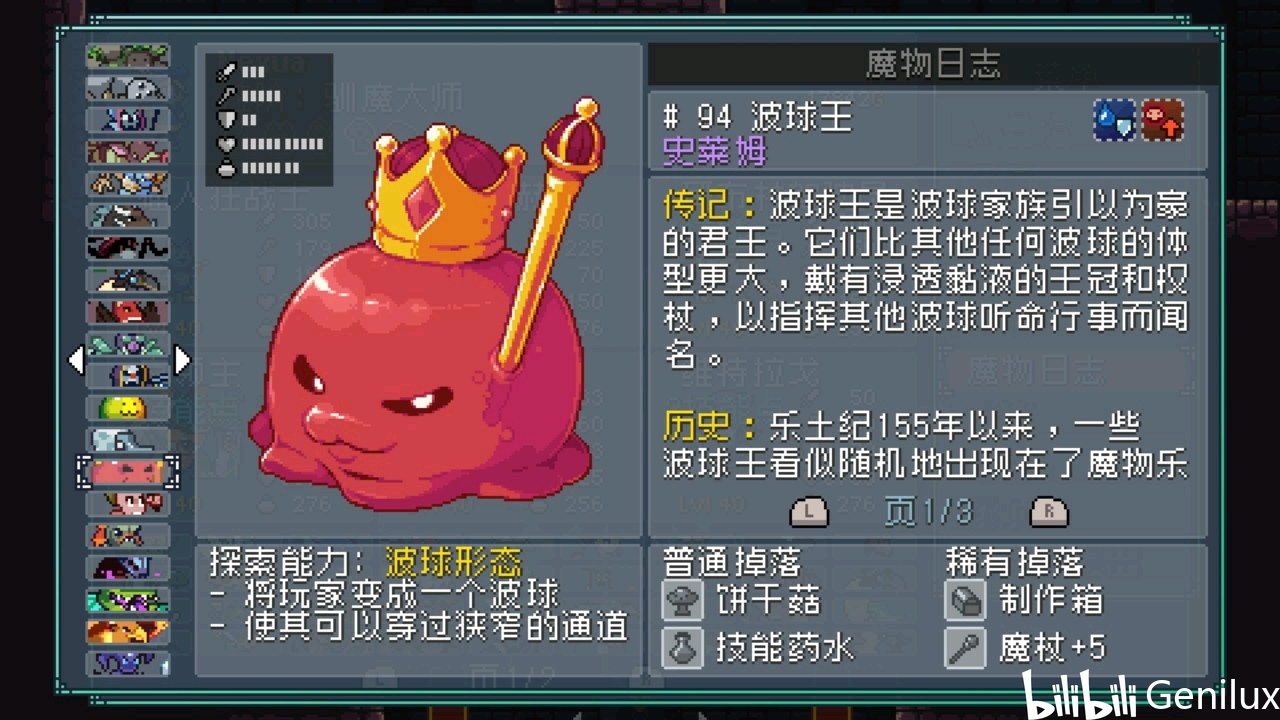
Task: Select the red demon monster entry
Action: 127,311
